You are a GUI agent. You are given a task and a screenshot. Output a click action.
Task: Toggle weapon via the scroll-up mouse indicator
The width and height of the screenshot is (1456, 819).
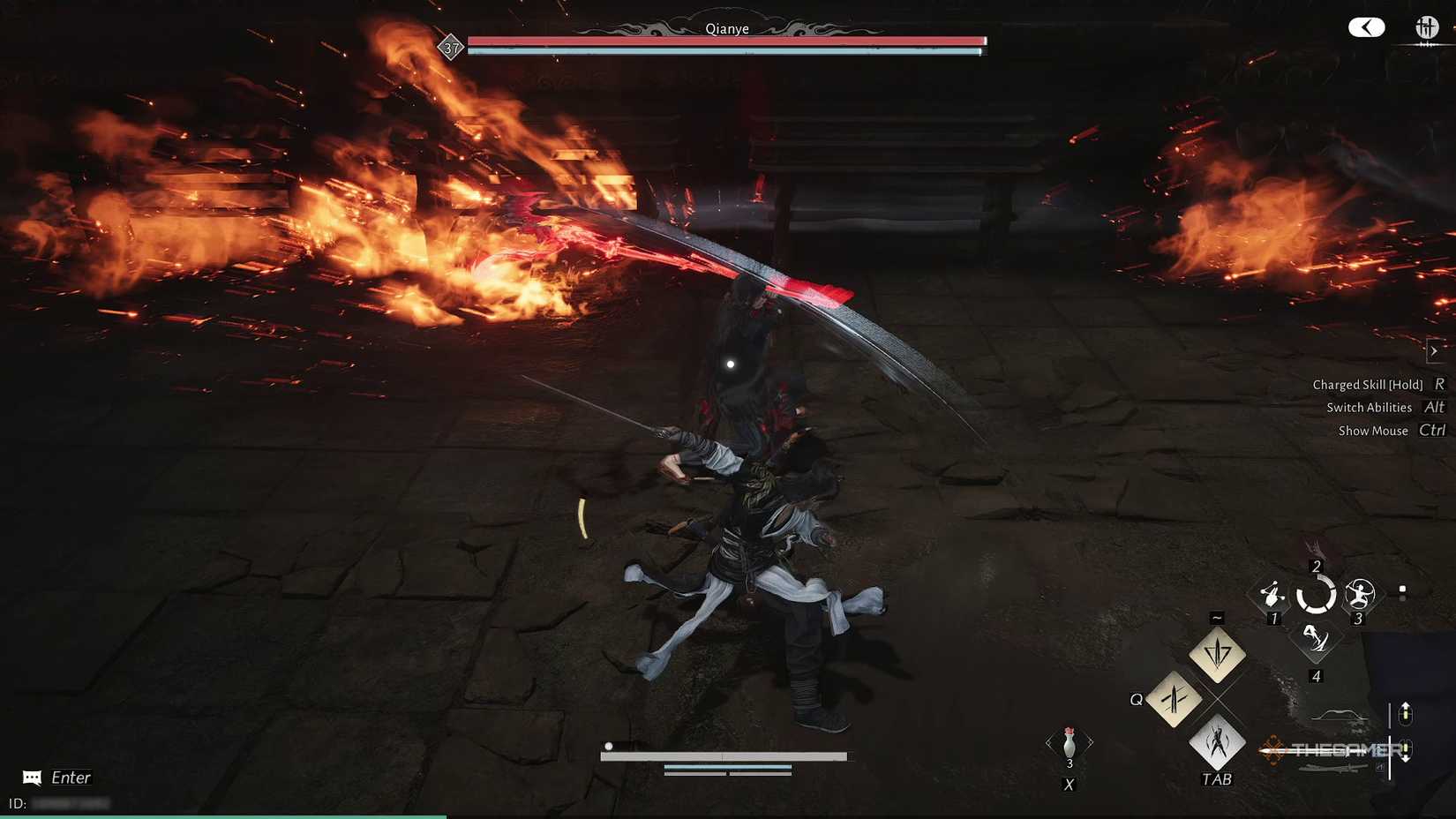pos(1406,713)
